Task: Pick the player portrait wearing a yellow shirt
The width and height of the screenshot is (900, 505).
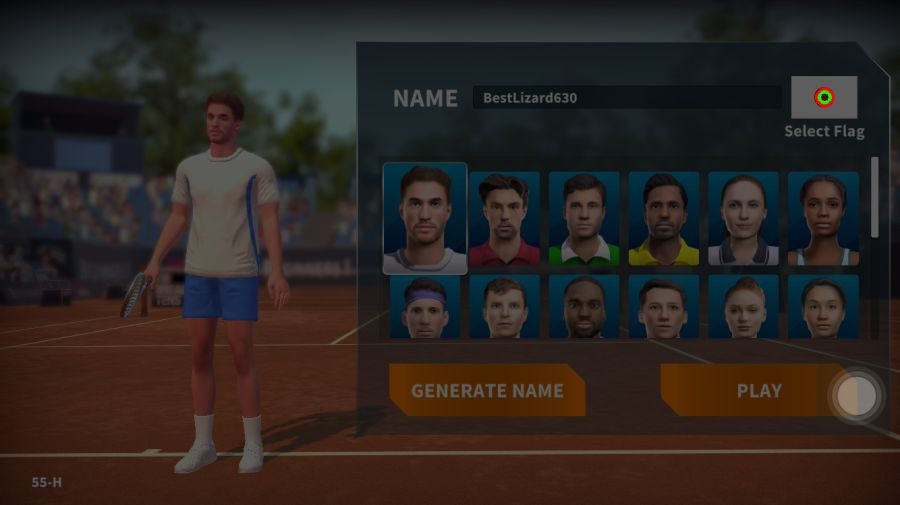Action: (x=664, y=219)
